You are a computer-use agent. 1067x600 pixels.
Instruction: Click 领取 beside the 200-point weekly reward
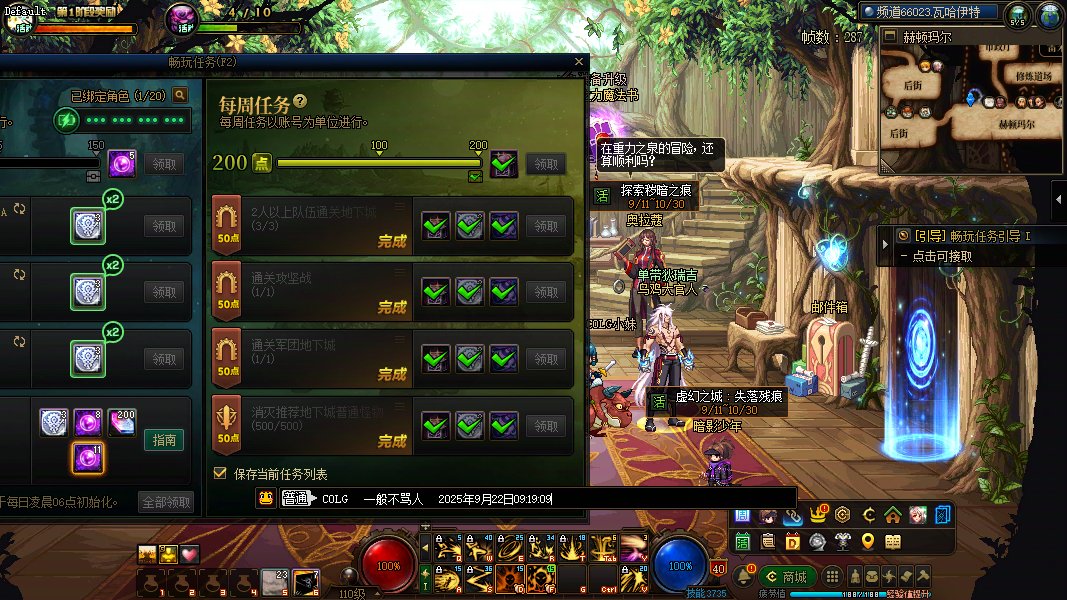[546, 164]
